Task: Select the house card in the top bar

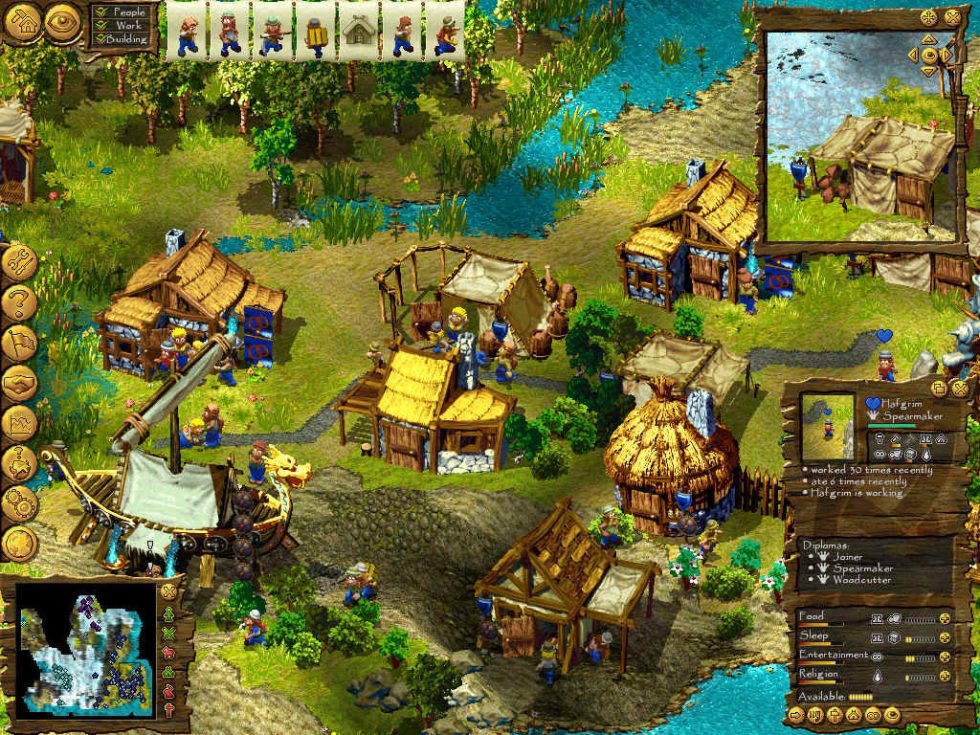Action: 358,31
